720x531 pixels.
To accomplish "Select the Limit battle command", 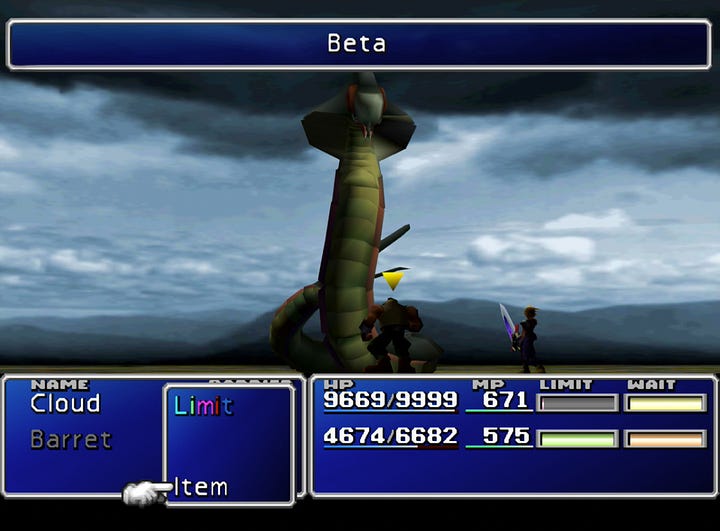I will 203,406.
